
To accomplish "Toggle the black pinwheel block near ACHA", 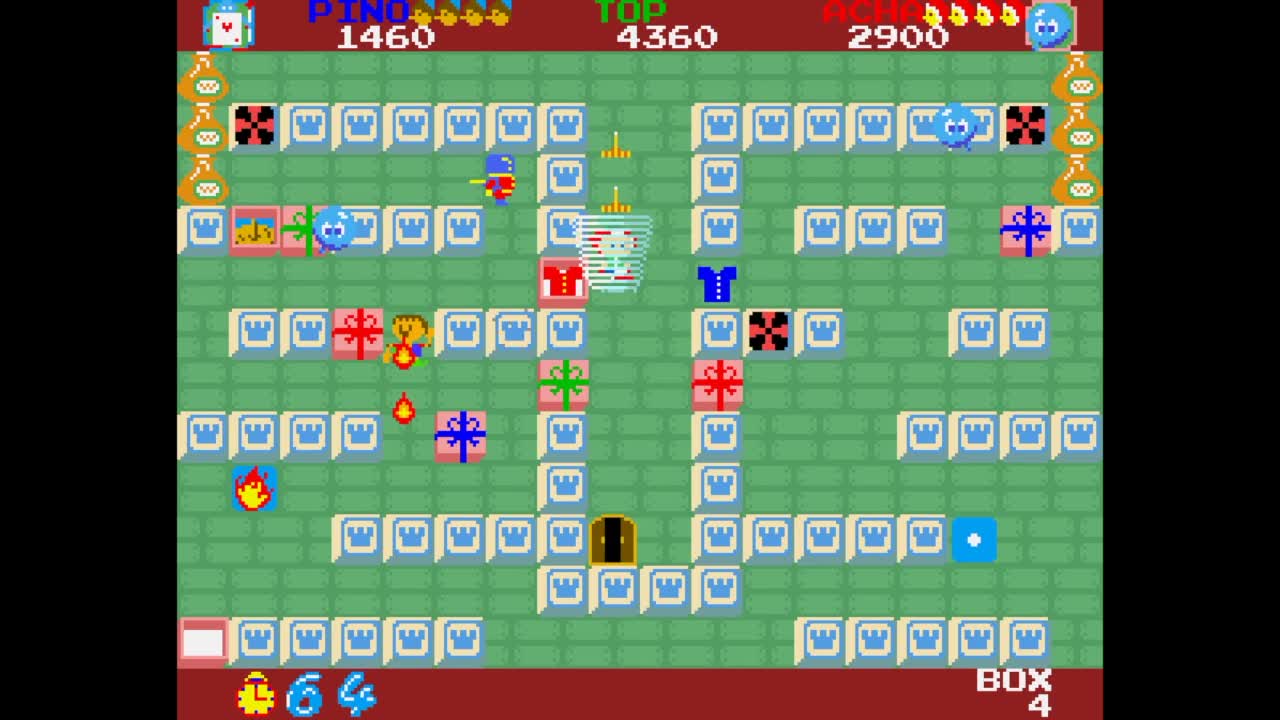I will tap(1026, 125).
